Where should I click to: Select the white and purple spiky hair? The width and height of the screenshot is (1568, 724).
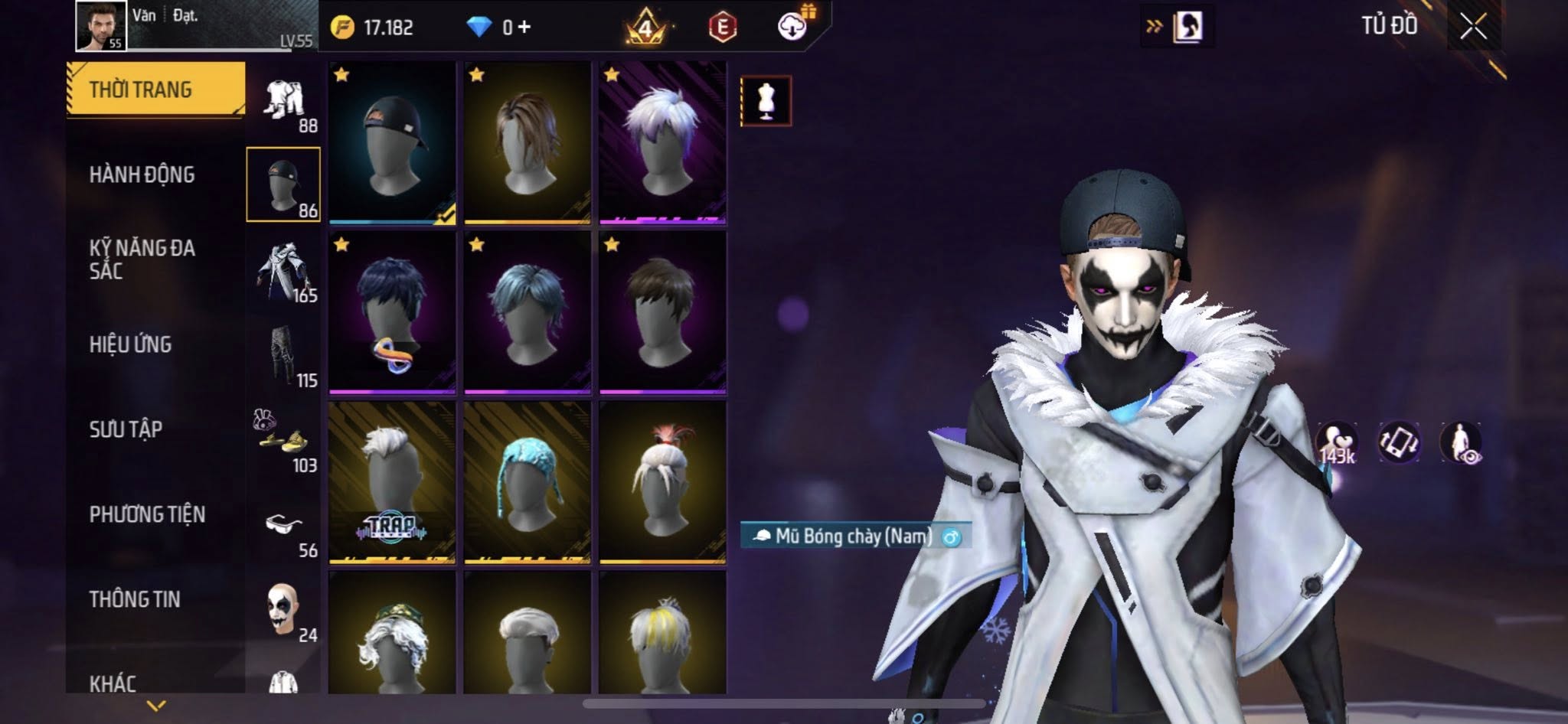click(x=662, y=143)
